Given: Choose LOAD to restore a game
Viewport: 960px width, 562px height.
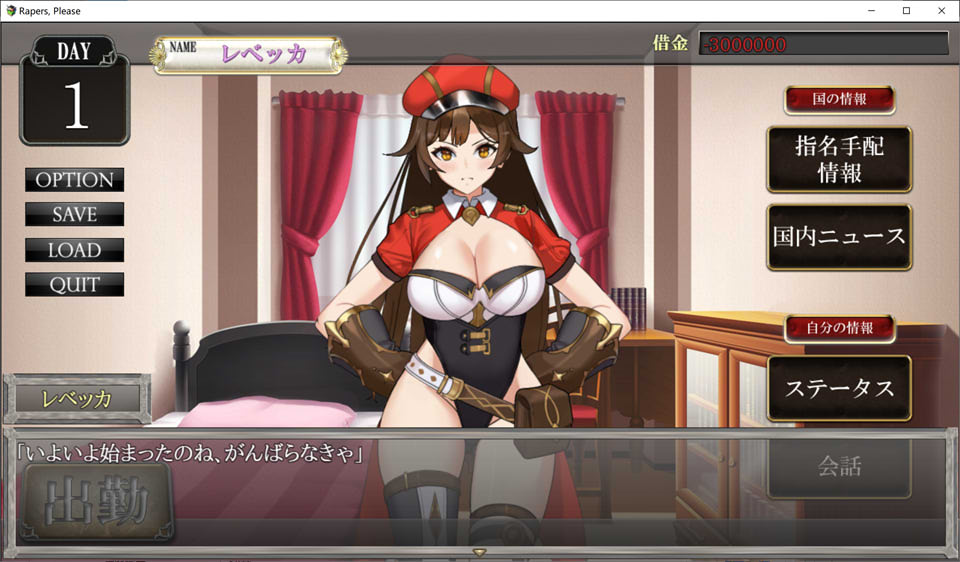Looking at the screenshot, I should [x=75, y=250].
